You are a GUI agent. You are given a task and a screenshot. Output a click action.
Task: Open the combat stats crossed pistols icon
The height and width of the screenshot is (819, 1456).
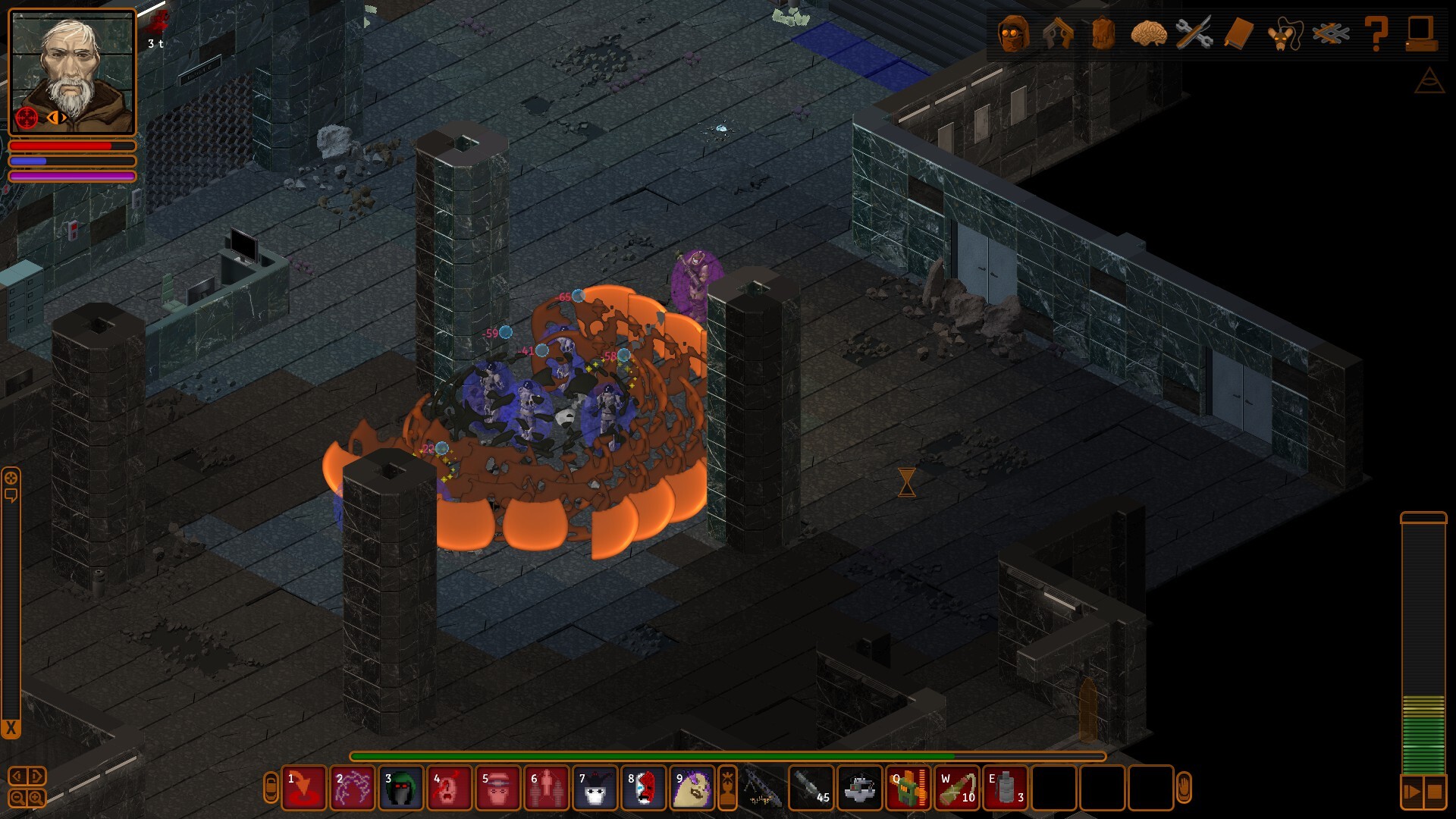pos(1058,33)
